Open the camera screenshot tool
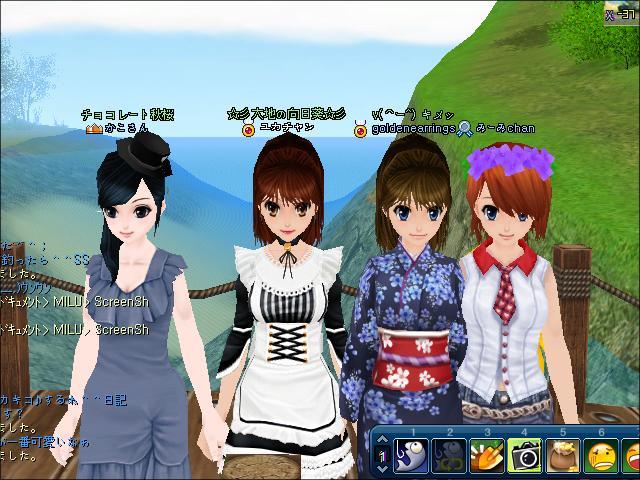Image resolution: width=640 pixels, height=480 pixels. pyautogui.click(x=524, y=457)
